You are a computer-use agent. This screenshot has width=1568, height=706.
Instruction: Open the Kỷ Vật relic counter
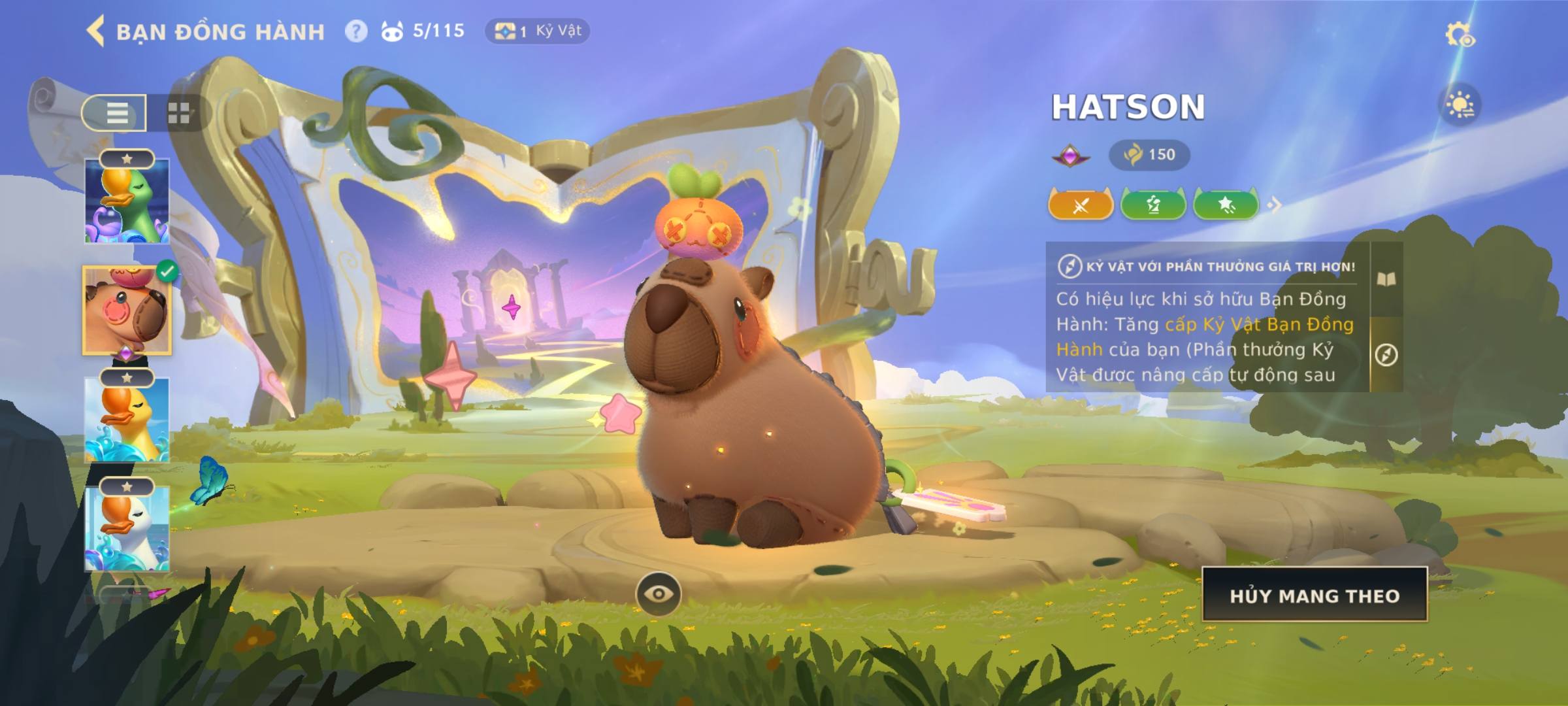point(537,31)
